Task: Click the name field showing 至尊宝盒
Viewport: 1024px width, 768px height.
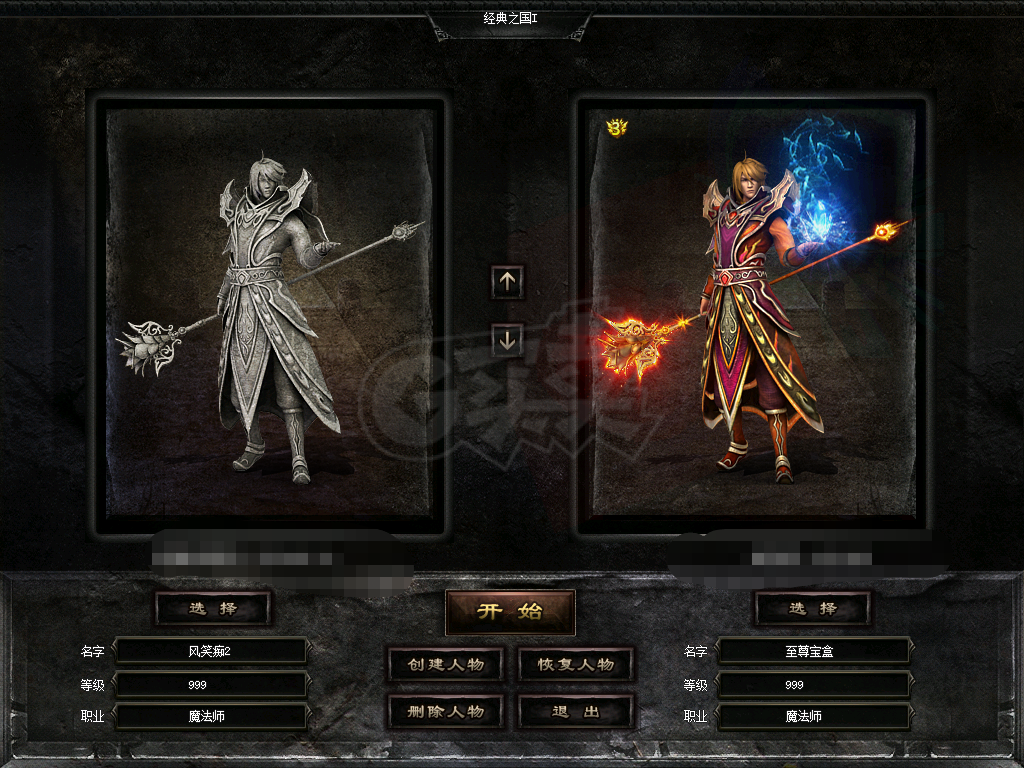Action: tap(813, 651)
